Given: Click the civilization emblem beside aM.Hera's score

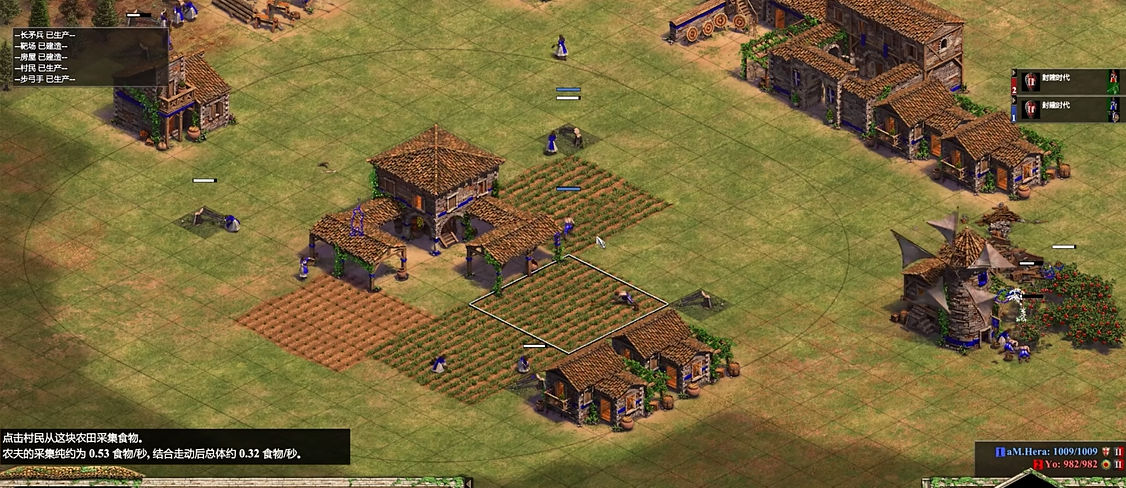Looking at the screenshot, I should click(1106, 452).
